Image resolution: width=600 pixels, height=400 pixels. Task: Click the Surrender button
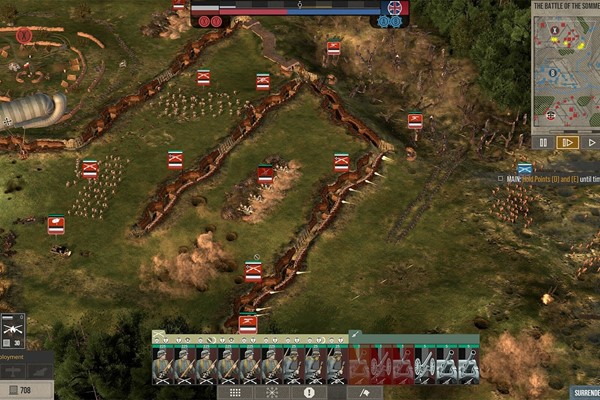pos(585,393)
